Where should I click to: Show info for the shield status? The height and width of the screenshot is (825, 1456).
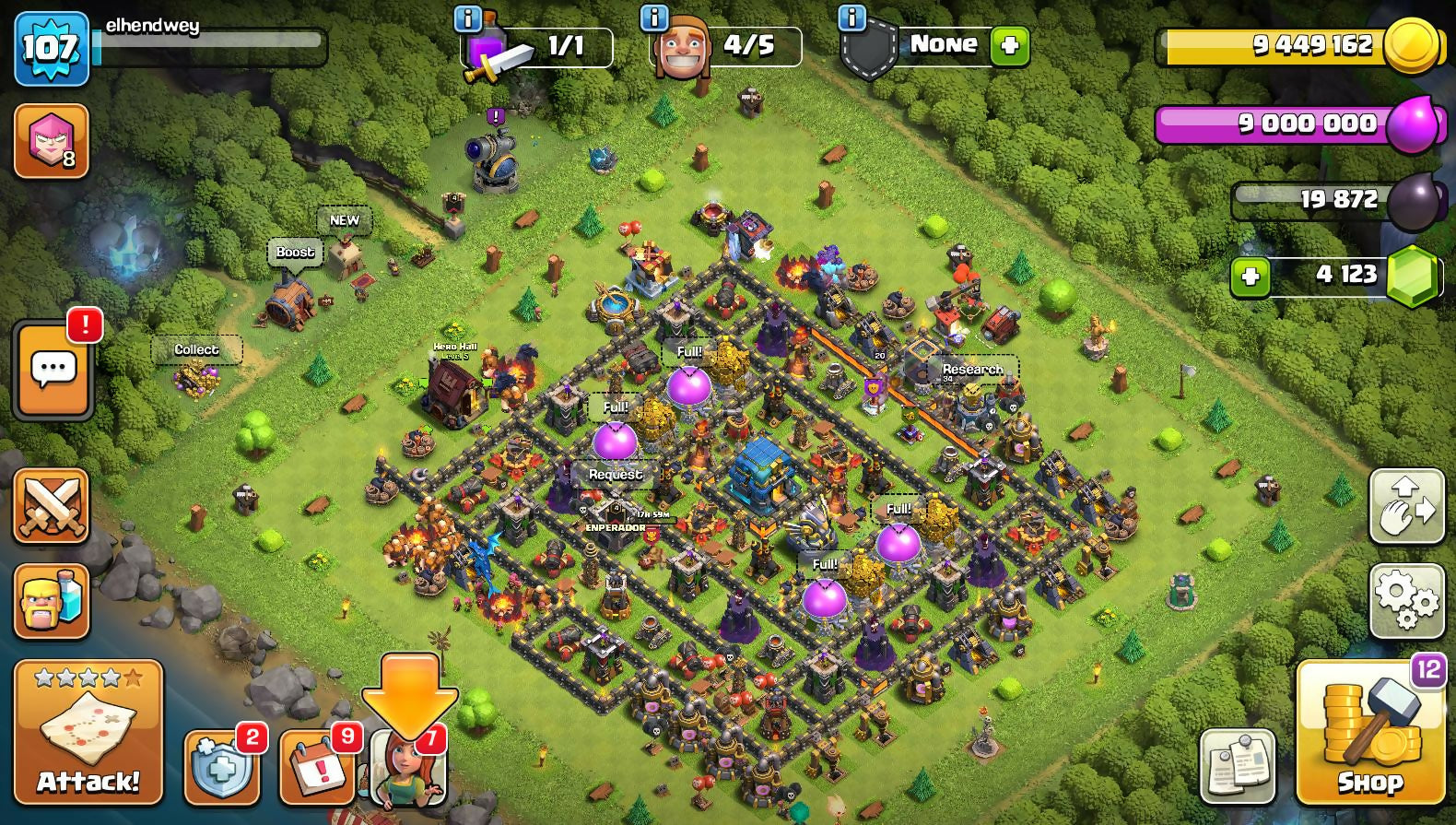click(851, 18)
